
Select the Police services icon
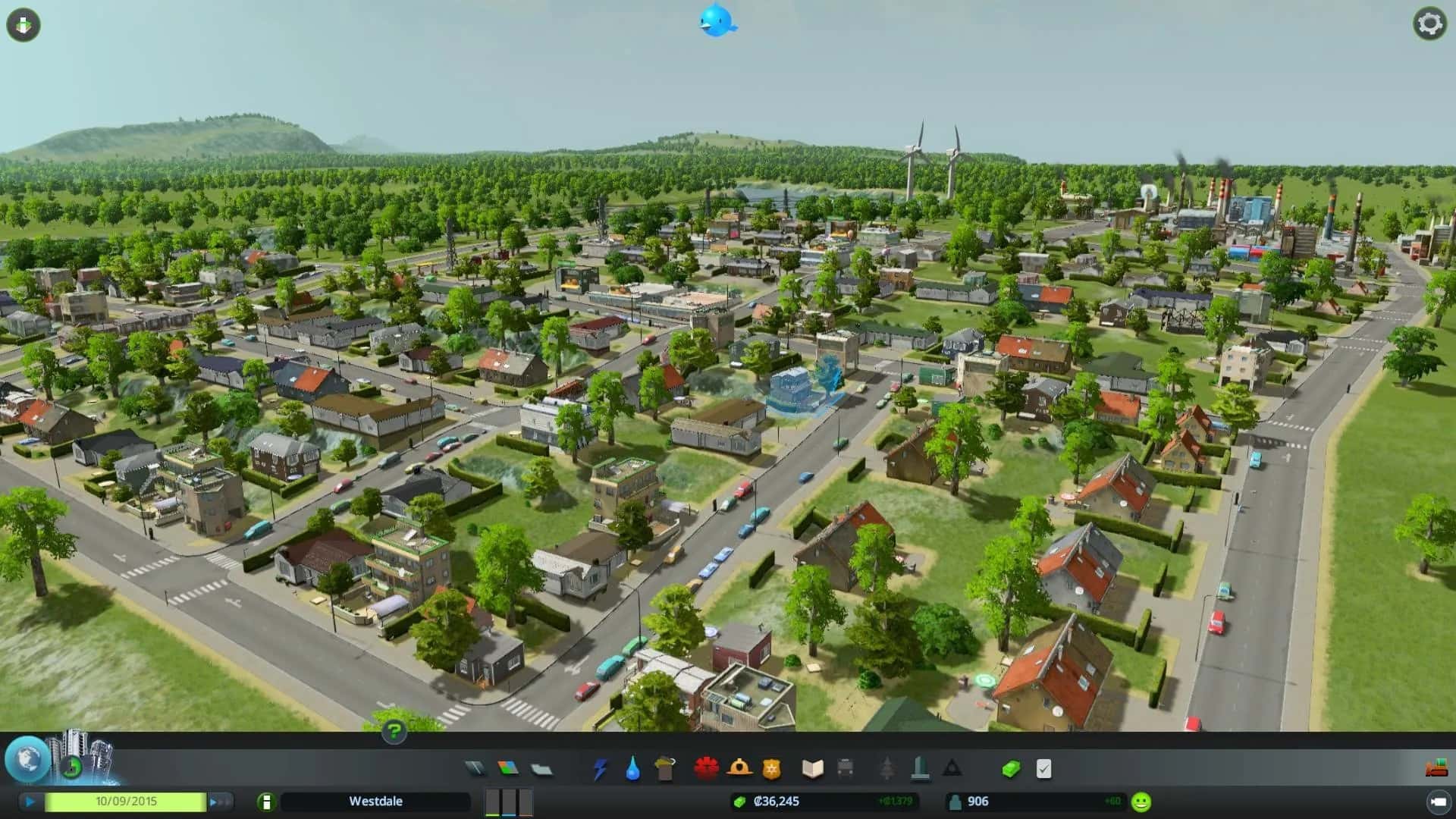tap(771, 768)
